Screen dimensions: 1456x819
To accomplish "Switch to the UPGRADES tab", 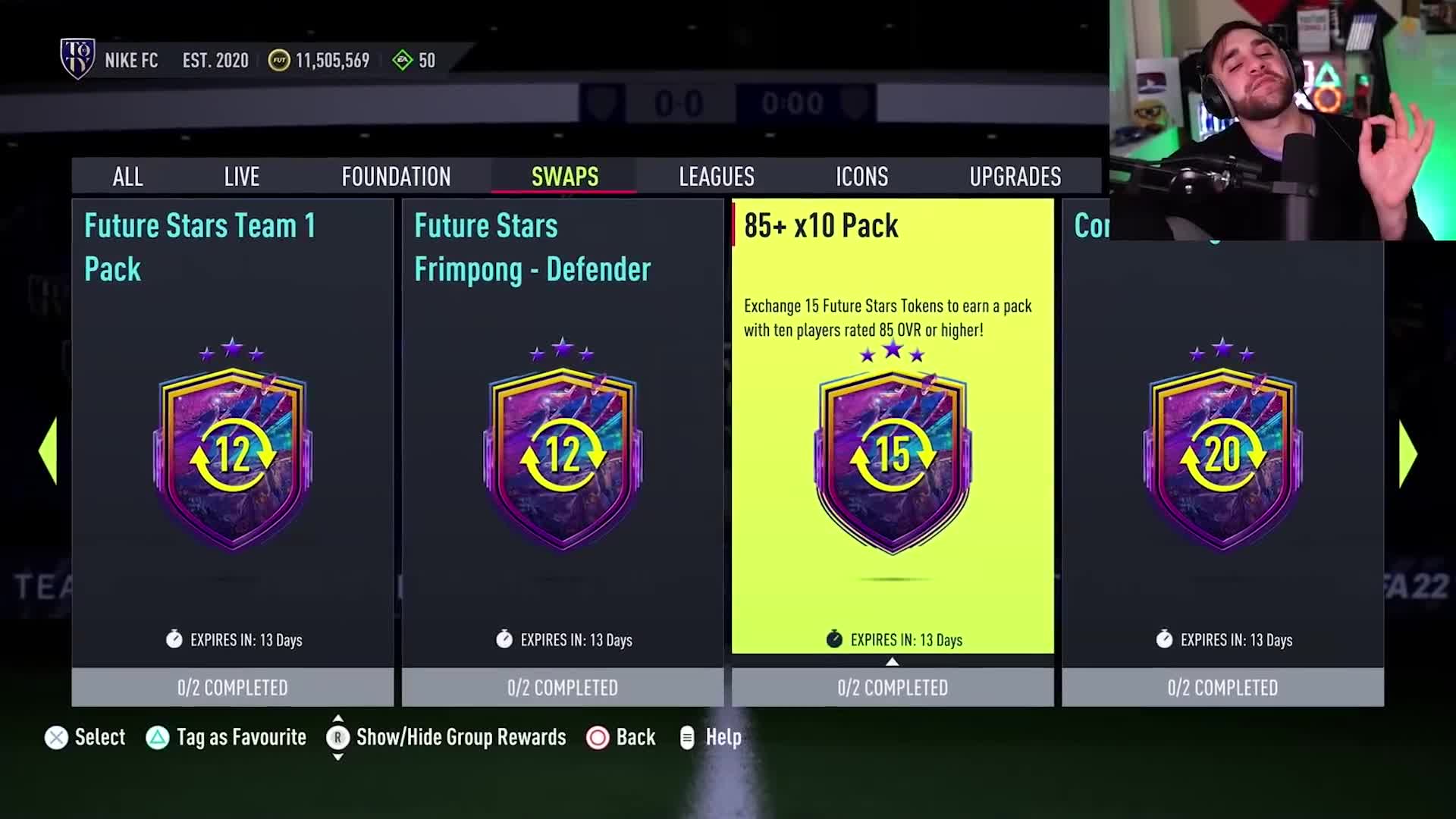I will click(x=1015, y=177).
